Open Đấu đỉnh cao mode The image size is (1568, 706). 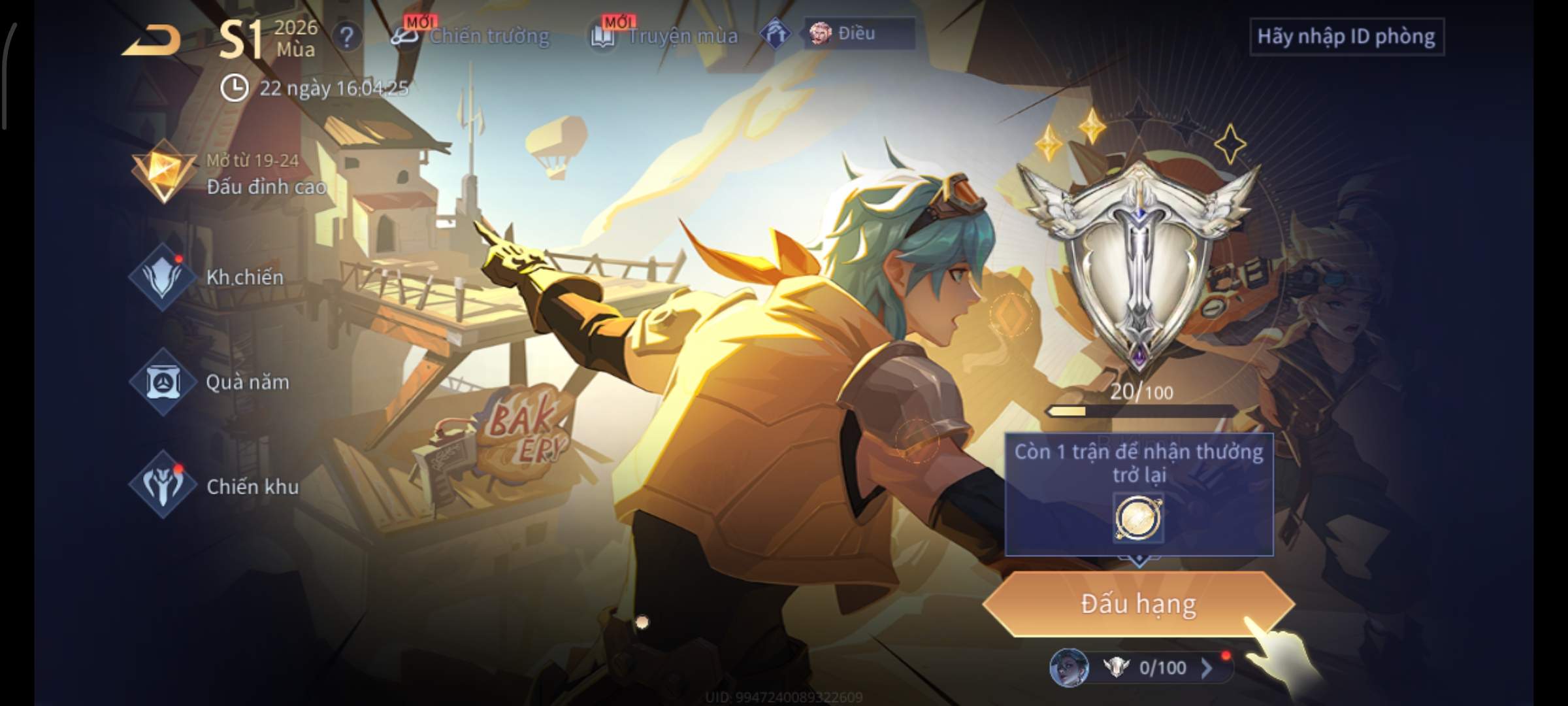coord(229,174)
